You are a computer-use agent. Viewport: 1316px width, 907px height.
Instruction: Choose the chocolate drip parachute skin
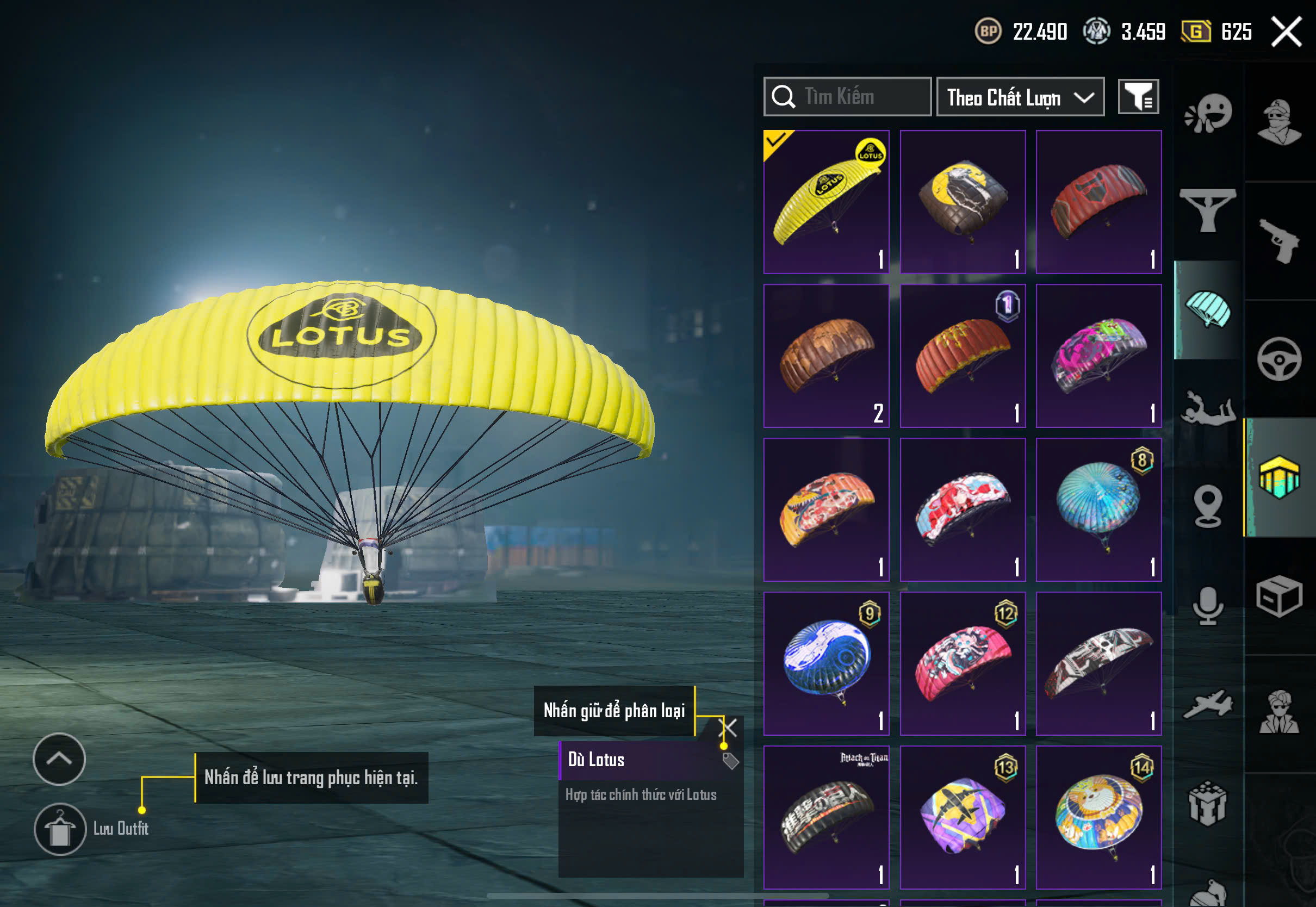826,356
